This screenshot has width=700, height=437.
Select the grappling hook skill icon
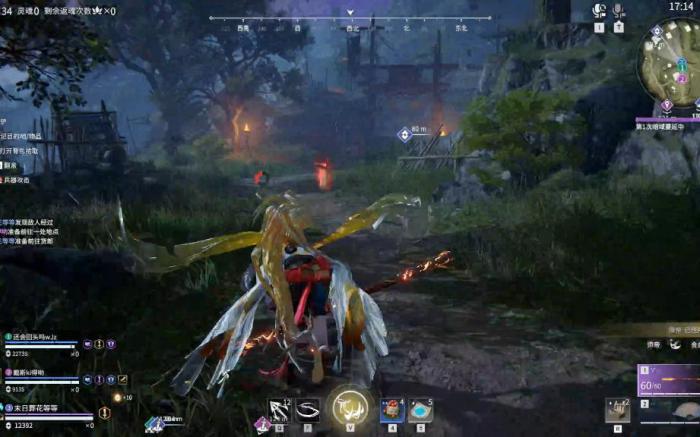coord(279,409)
